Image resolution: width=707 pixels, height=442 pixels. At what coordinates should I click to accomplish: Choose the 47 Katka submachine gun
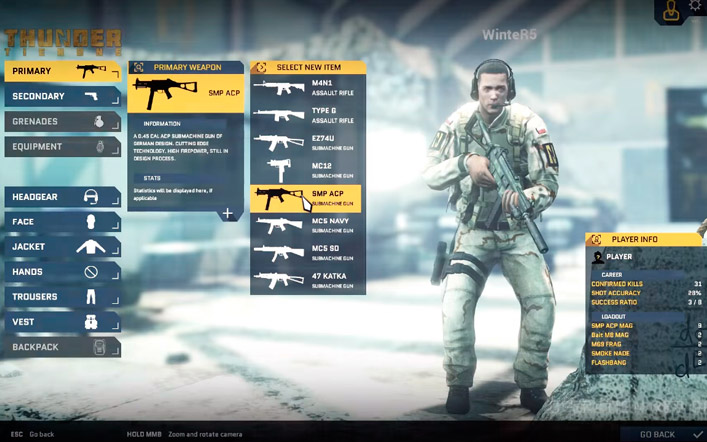pos(307,280)
